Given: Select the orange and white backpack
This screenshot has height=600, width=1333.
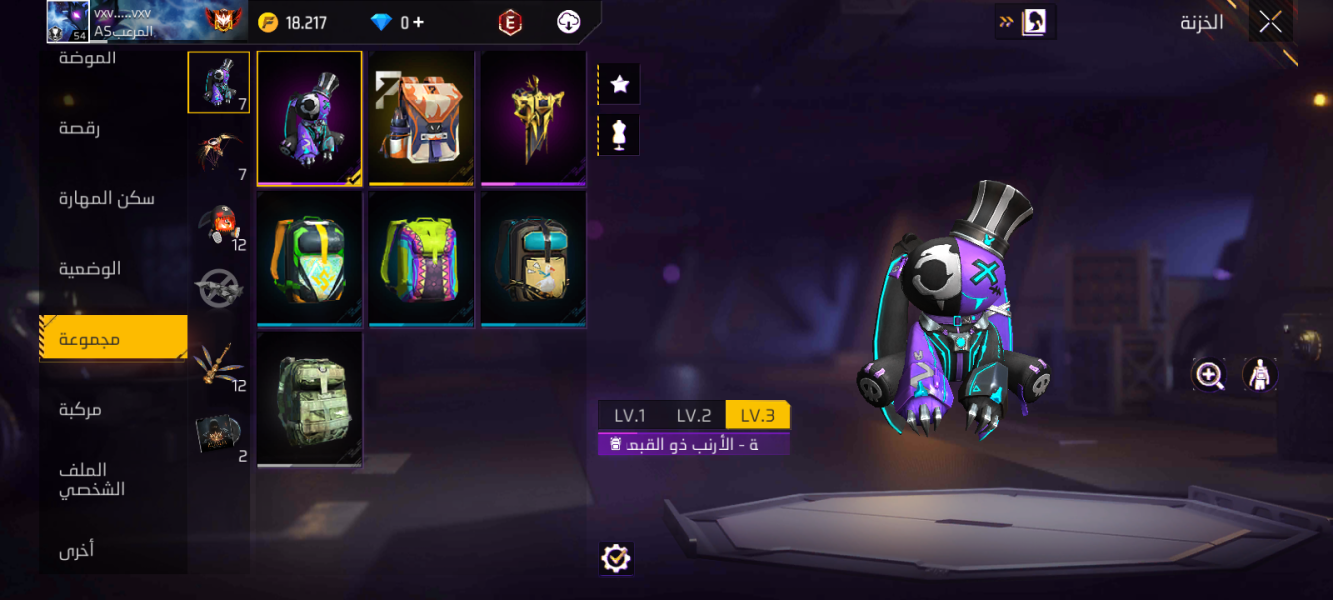Looking at the screenshot, I should pos(421,118).
